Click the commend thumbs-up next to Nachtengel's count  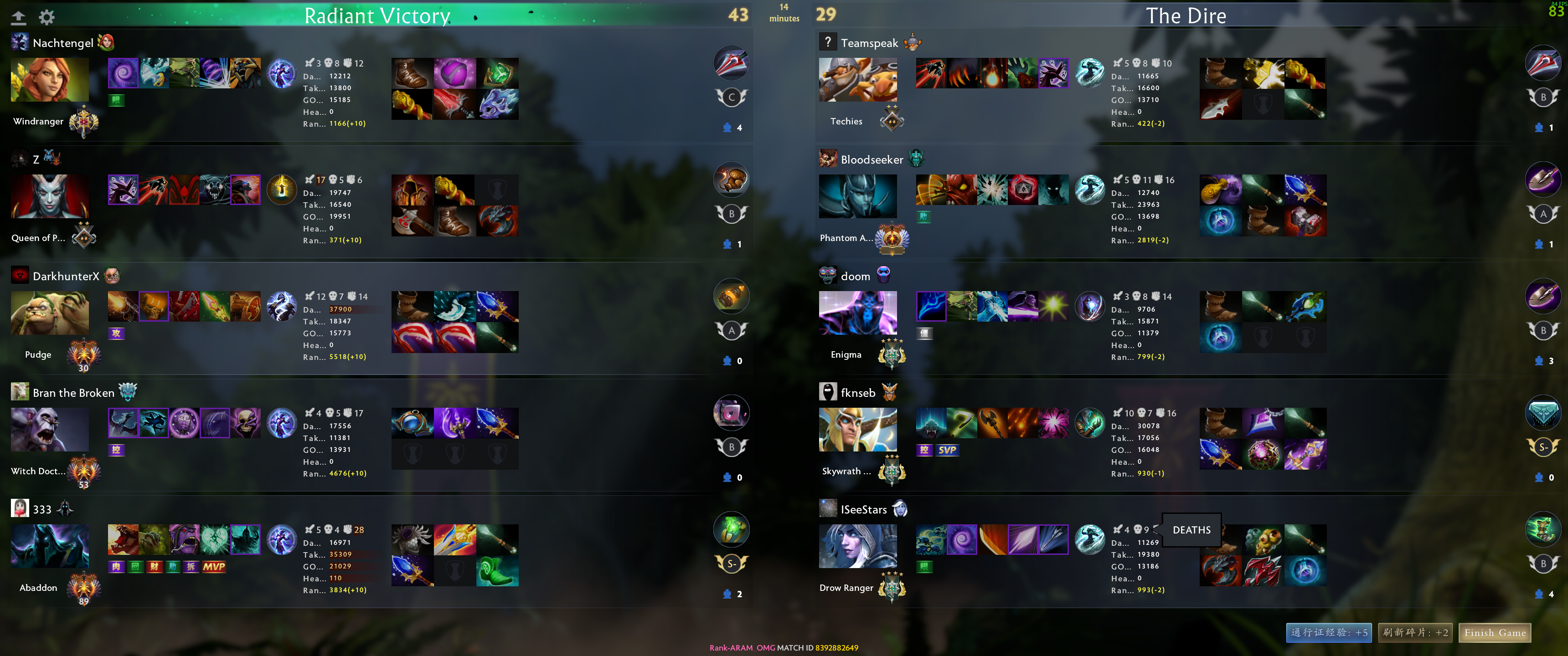click(728, 127)
